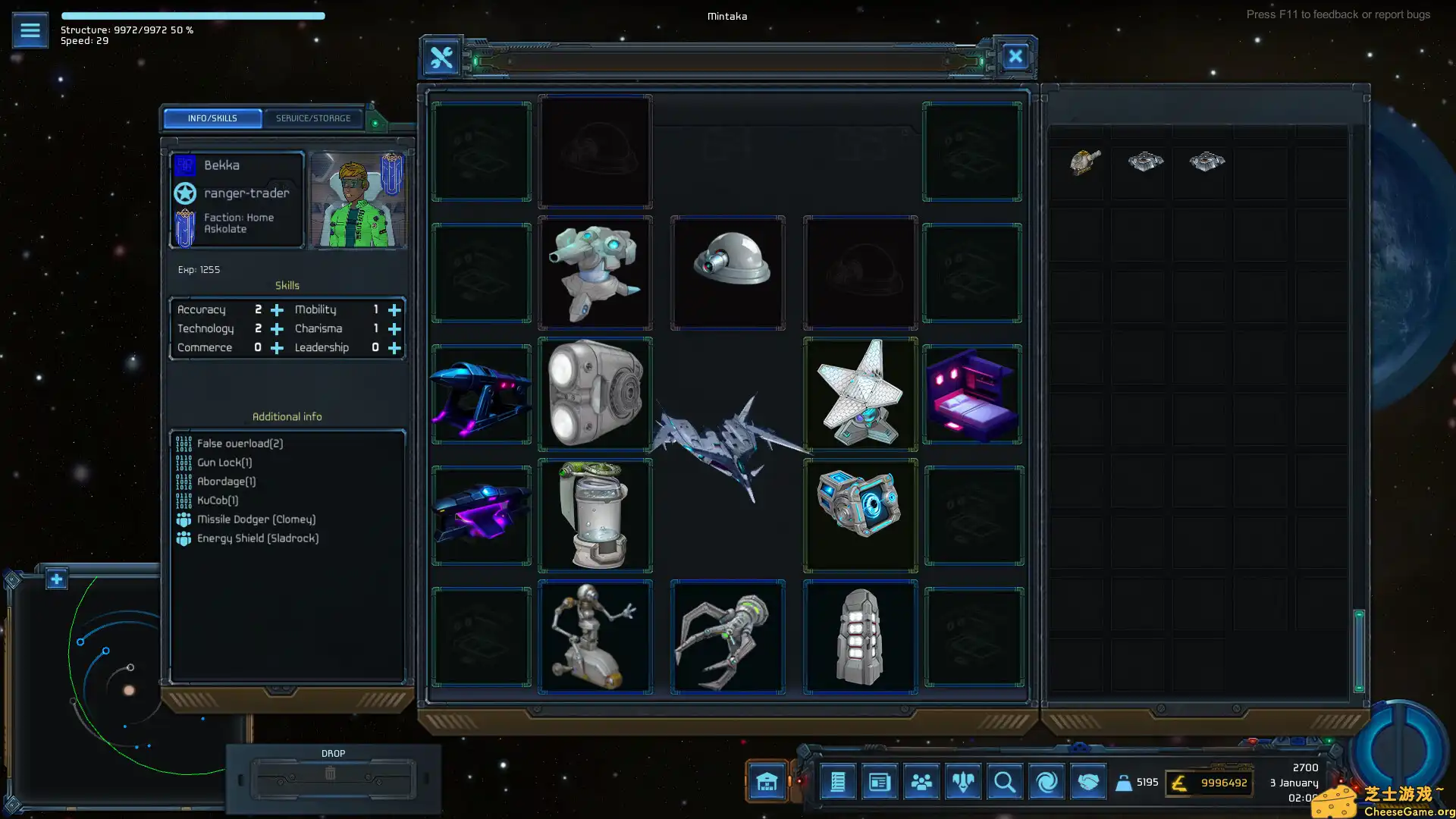This screenshot has height=819, width=1456.
Task: Select the twin-thruster engine slot
Action: click(595, 394)
